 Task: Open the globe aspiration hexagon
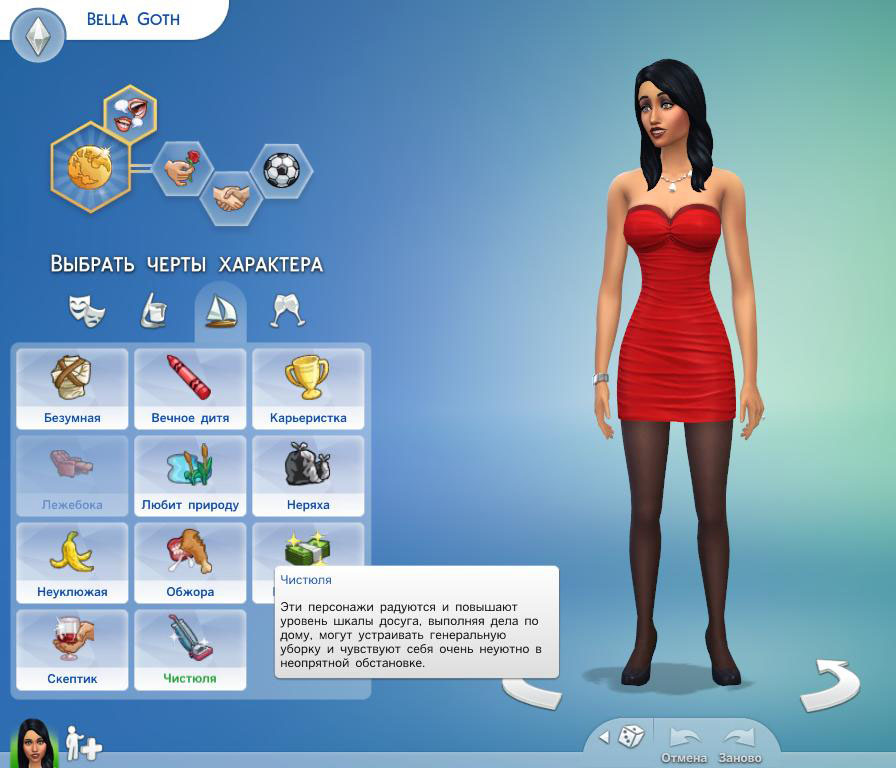(x=91, y=167)
